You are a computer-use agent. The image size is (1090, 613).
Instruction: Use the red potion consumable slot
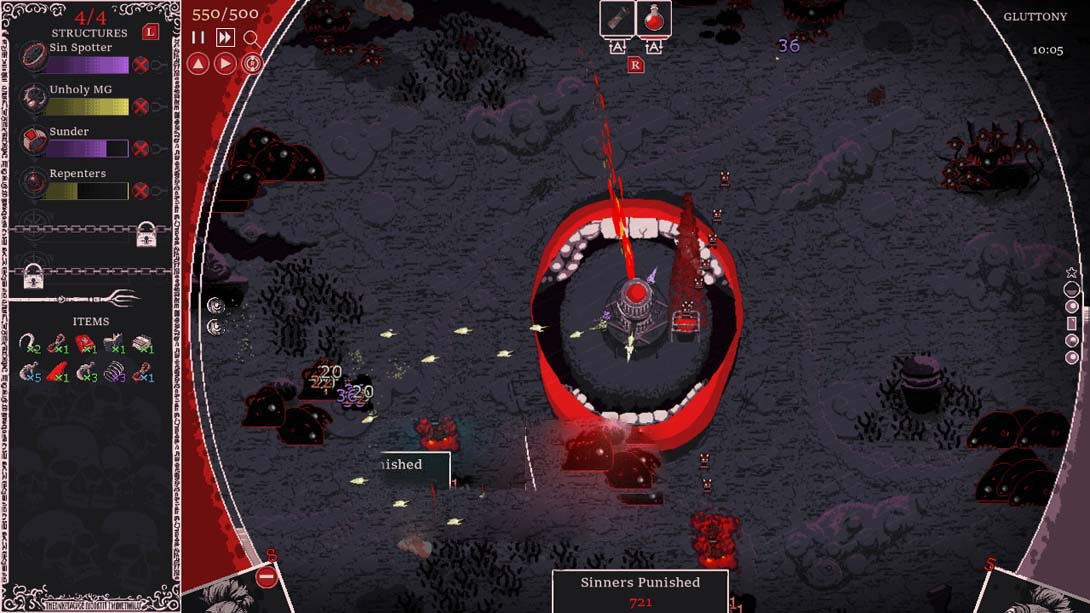tap(654, 19)
